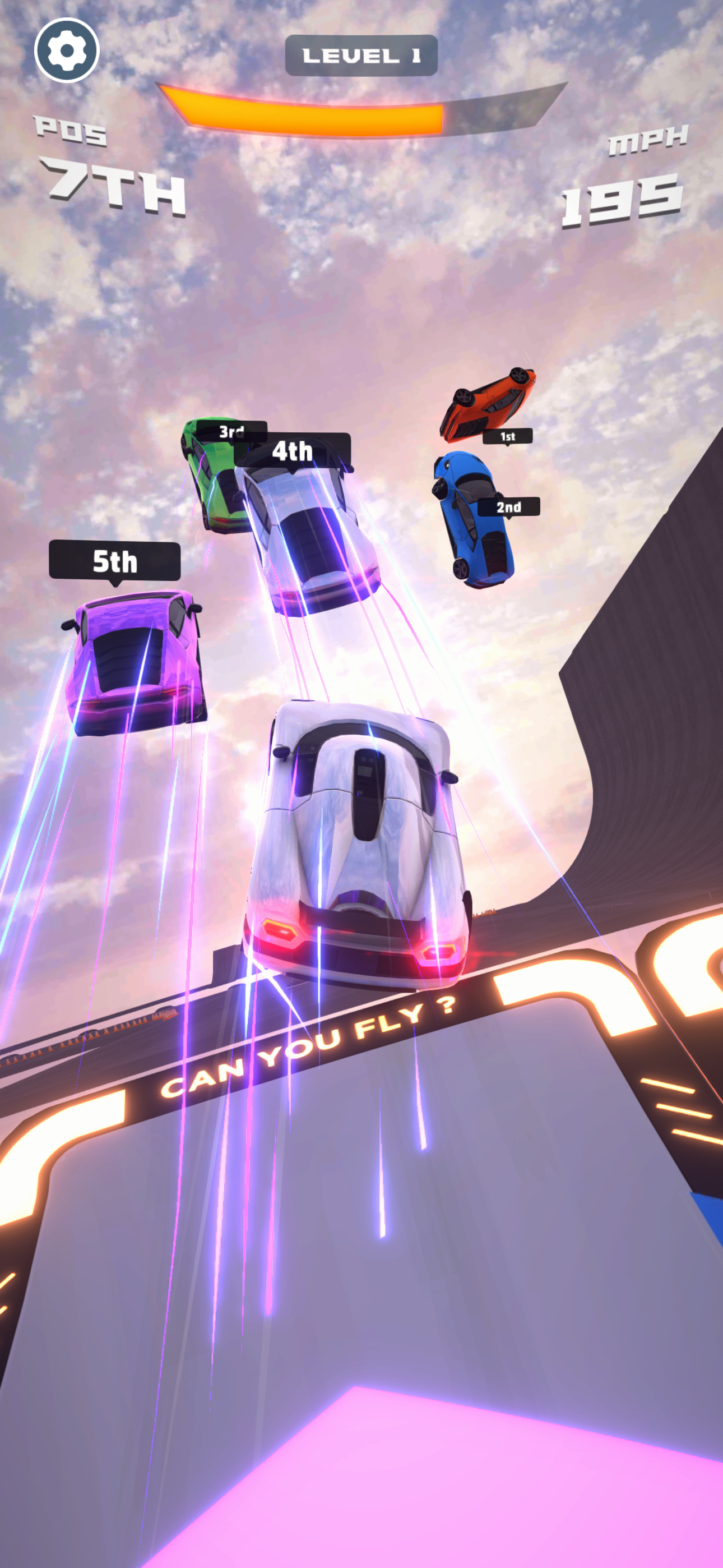Tap the 1st position tag badge
This screenshot has height=1568, width=723.
coord(508,436)
